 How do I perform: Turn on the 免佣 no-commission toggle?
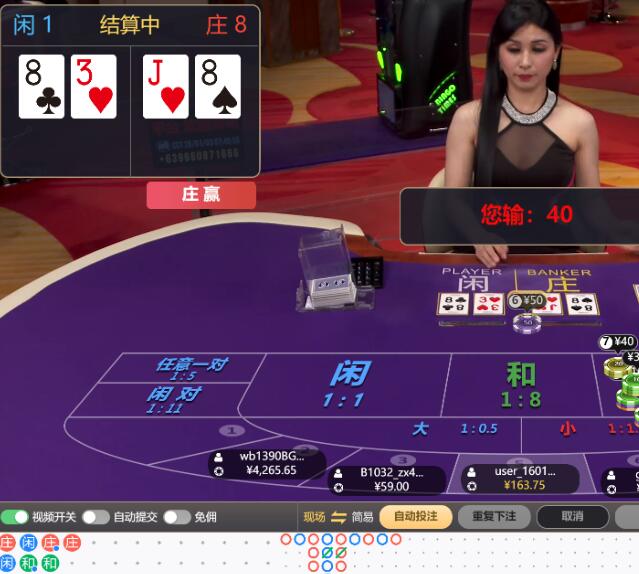177,517
